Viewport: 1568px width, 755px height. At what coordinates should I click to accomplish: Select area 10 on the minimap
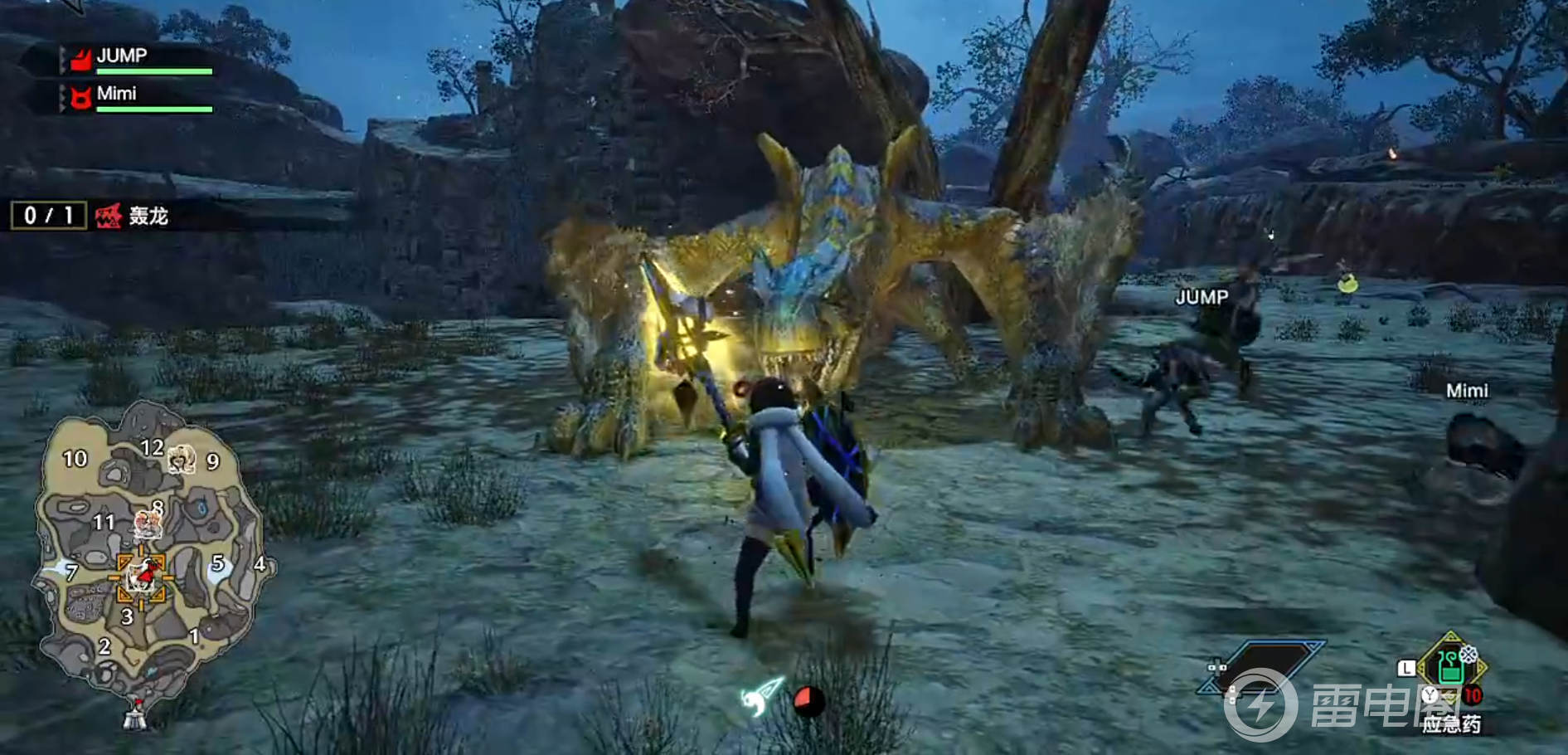click(x=75, y=459)
